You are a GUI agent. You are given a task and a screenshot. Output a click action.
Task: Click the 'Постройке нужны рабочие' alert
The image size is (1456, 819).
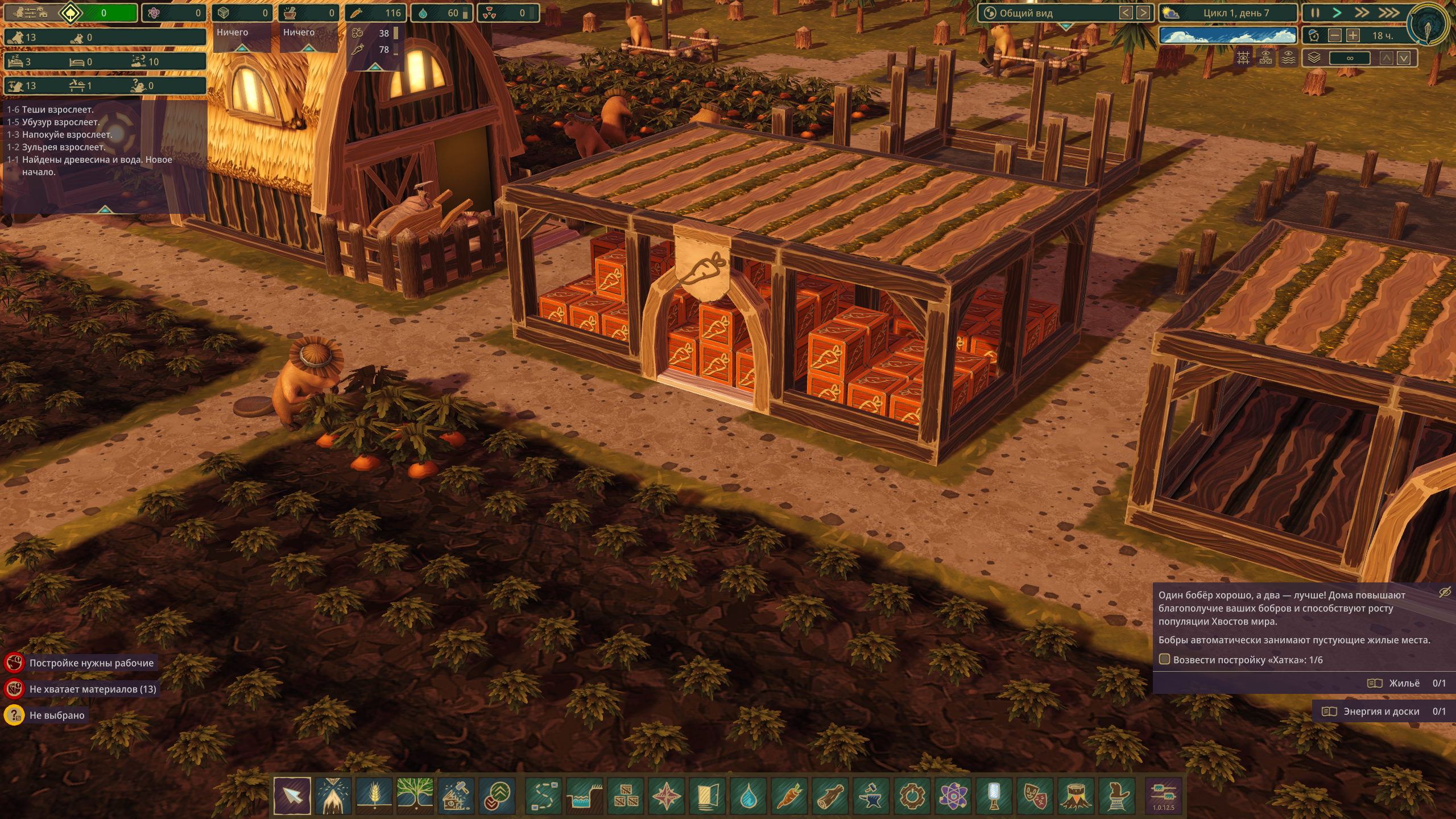(x=91, y=663)
